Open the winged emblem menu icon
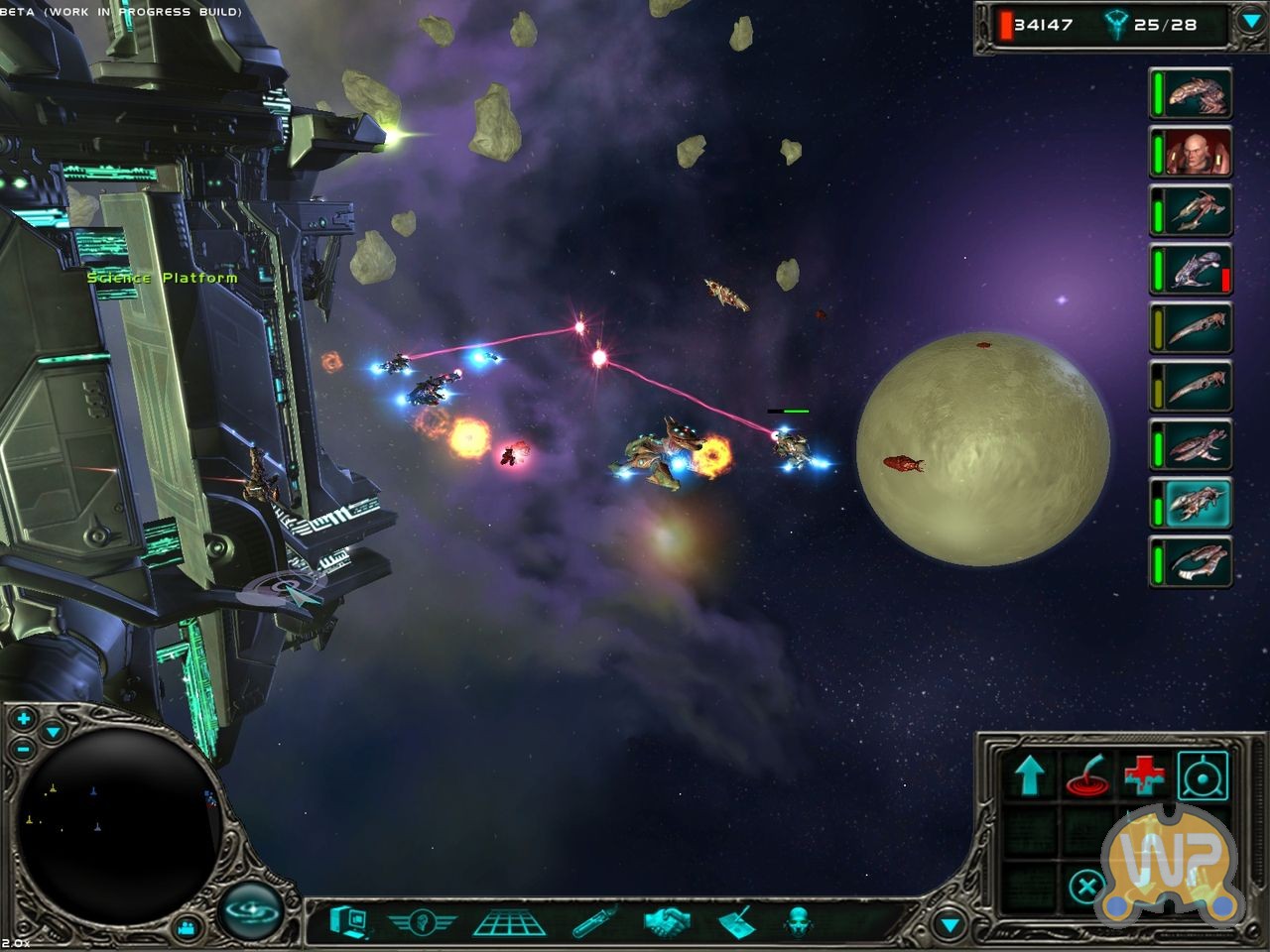1270x952 pixels. (x=422, y=922)
